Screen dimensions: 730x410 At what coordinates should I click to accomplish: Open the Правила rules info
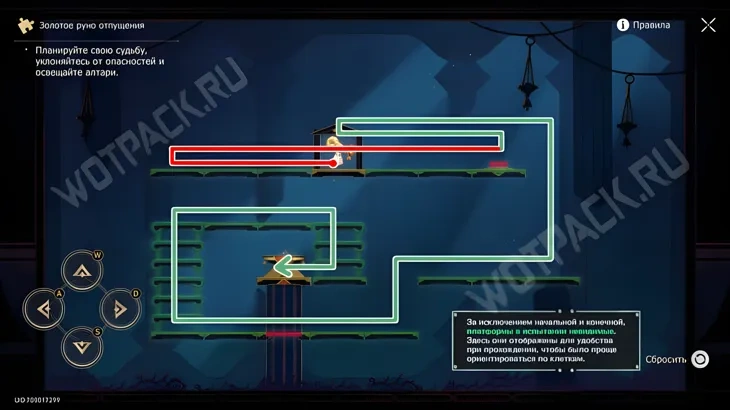click(x=643, y=25)
